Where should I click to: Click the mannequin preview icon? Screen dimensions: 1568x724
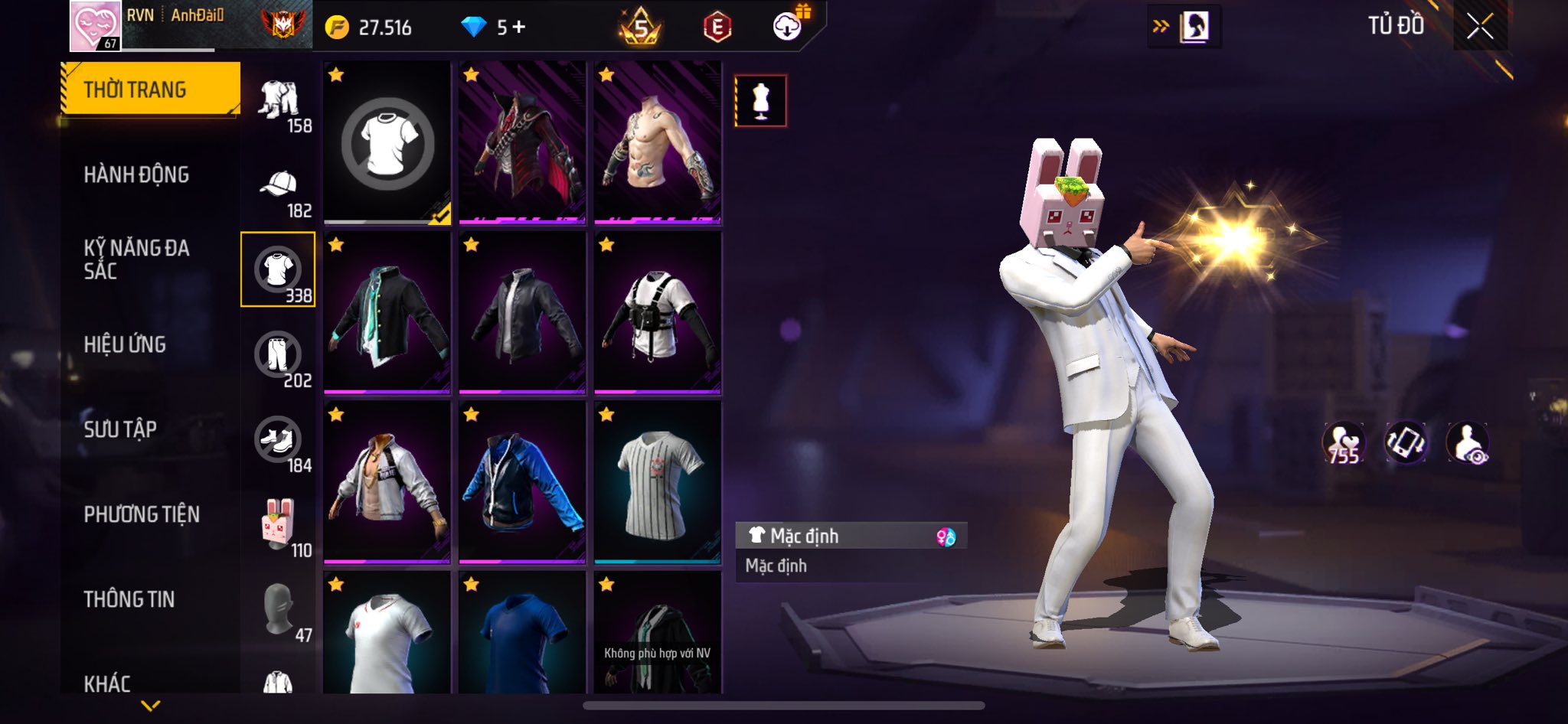pos(760,100)
